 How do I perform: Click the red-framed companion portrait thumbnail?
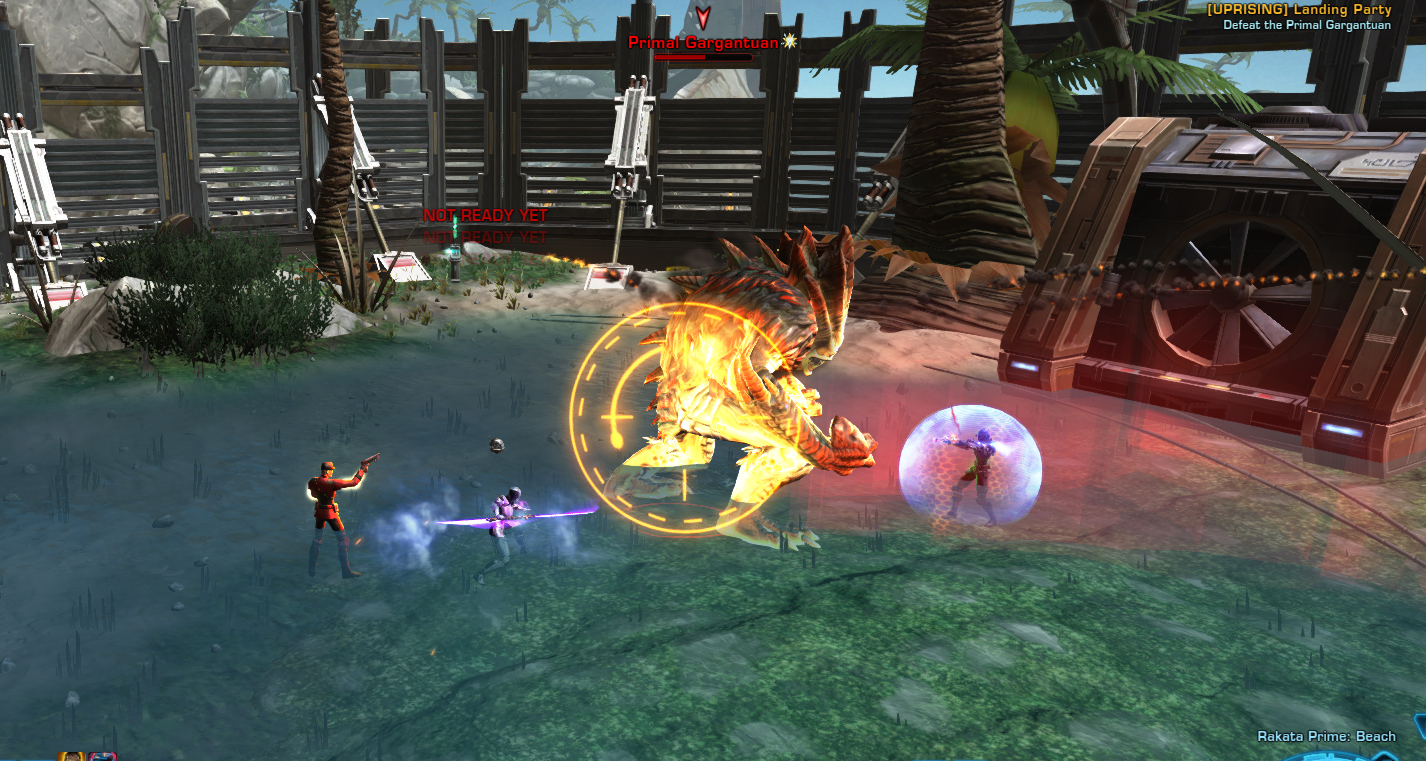[103, 756]
